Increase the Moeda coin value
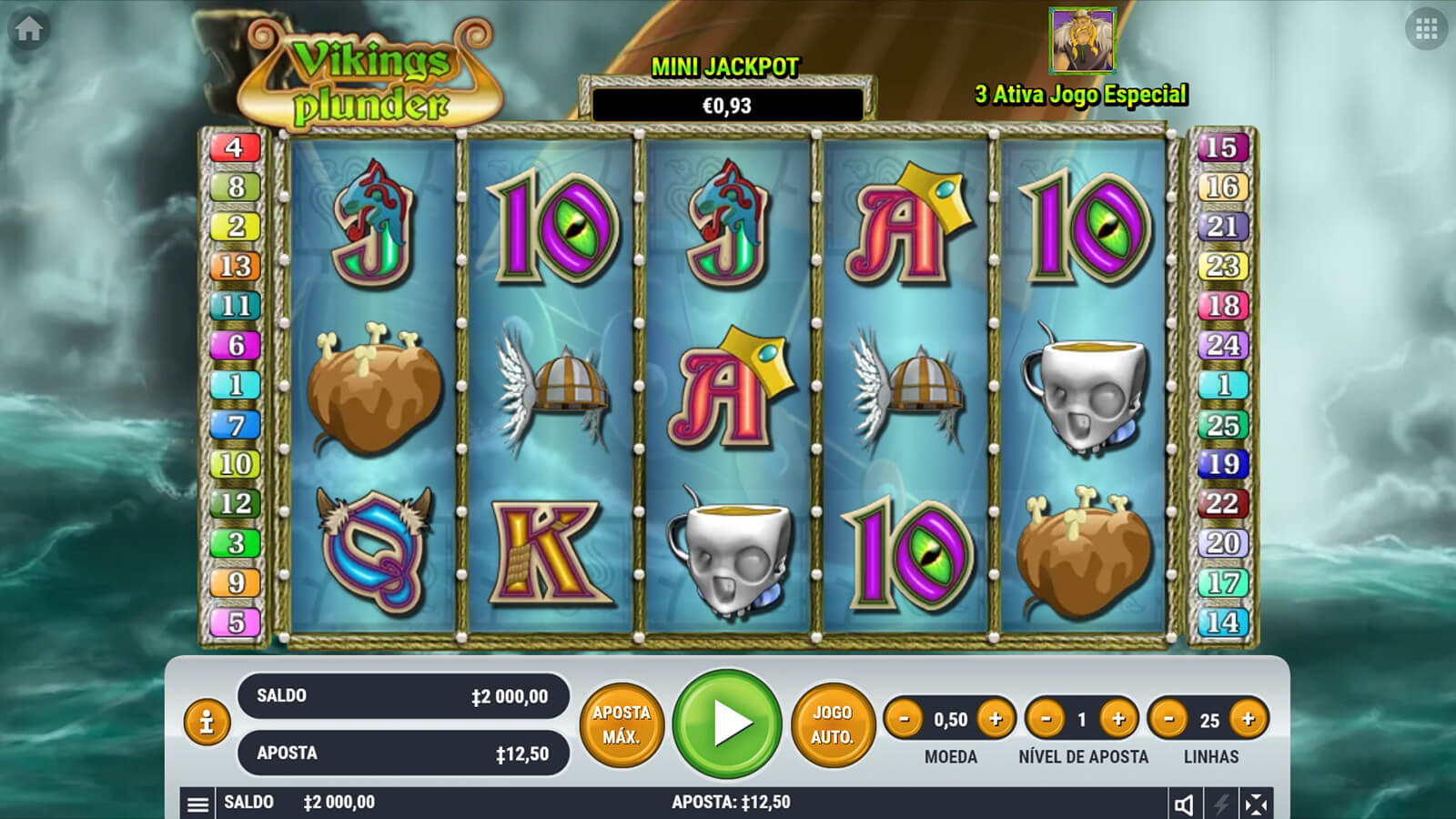Viewport: 1456px width, 819px height. click(x=996, y=719)
